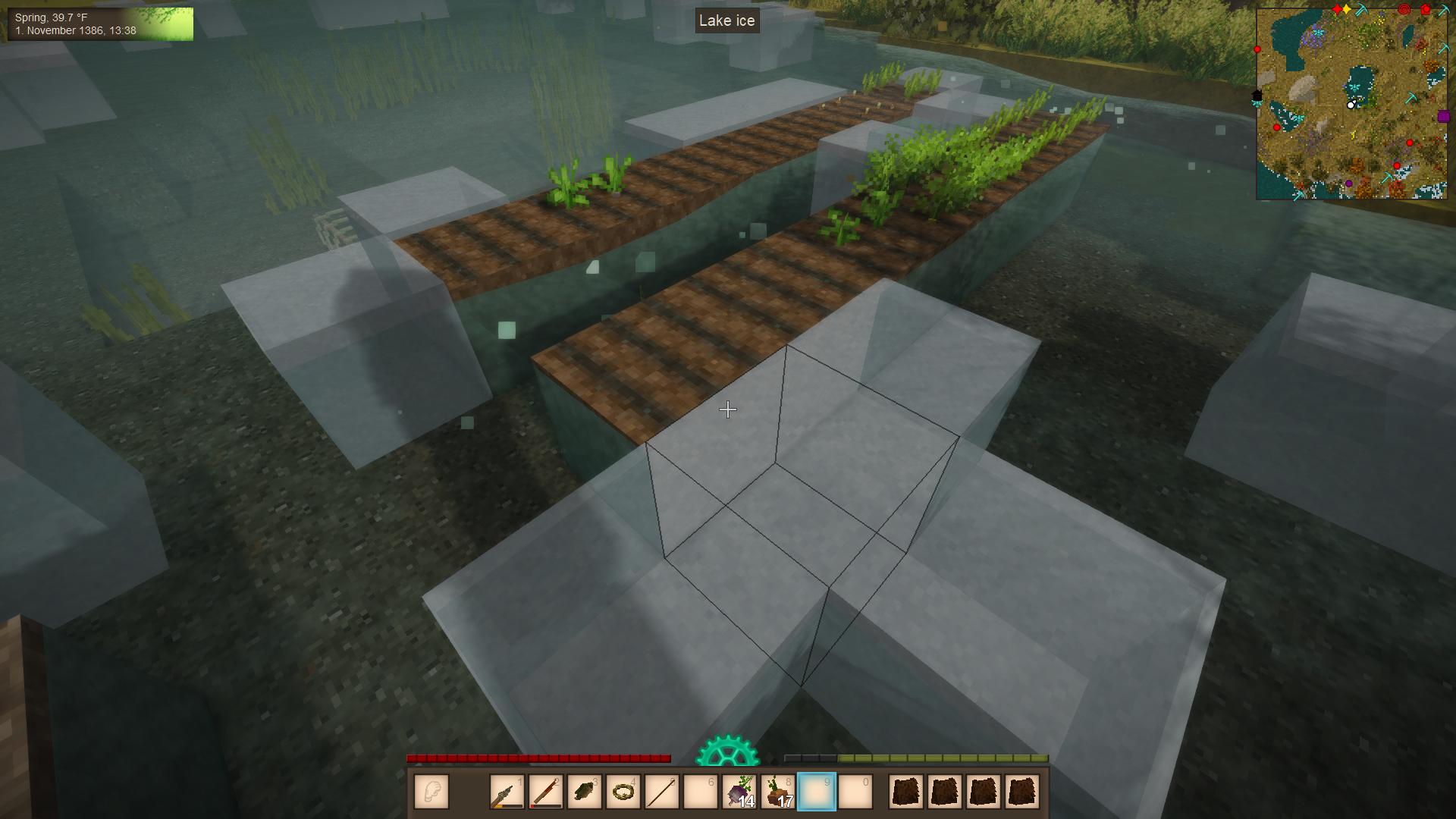The width and height of the screenshot is (1456, 819).
Task: Choose the dark green item in slot 3
Action: (584, 792)
